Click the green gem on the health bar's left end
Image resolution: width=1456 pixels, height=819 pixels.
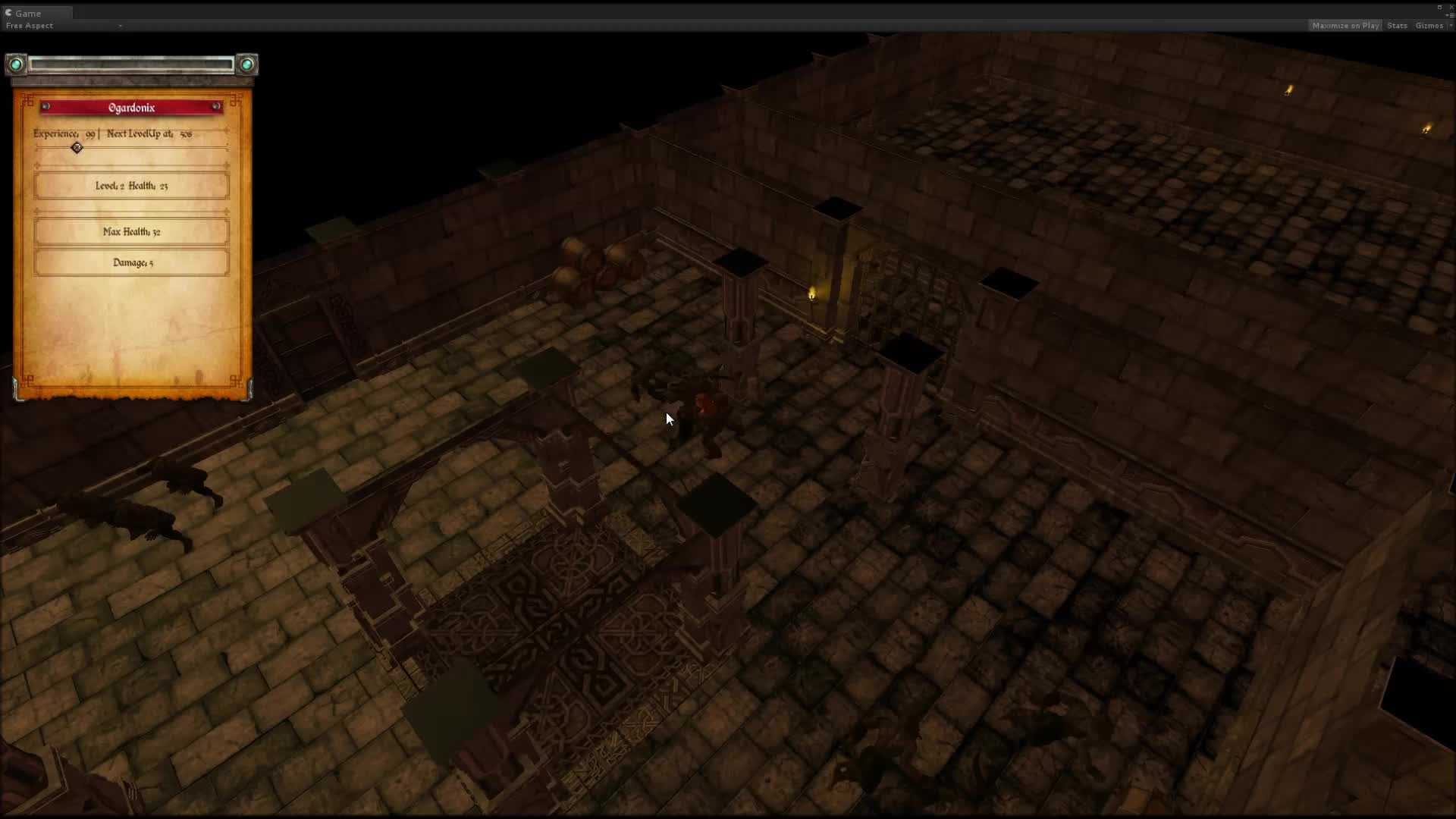[16, 64]
